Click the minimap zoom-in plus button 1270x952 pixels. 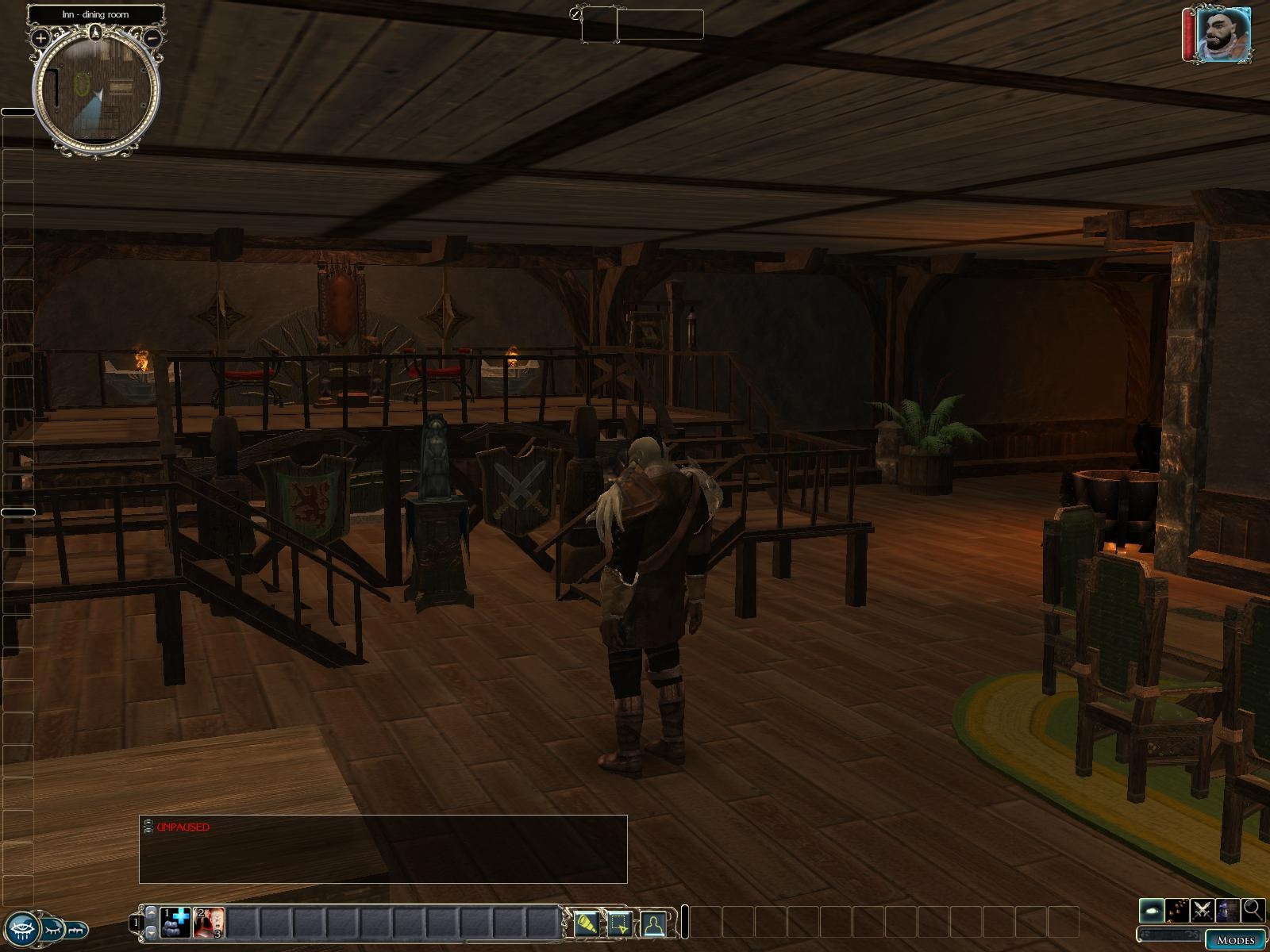point(40,37)
